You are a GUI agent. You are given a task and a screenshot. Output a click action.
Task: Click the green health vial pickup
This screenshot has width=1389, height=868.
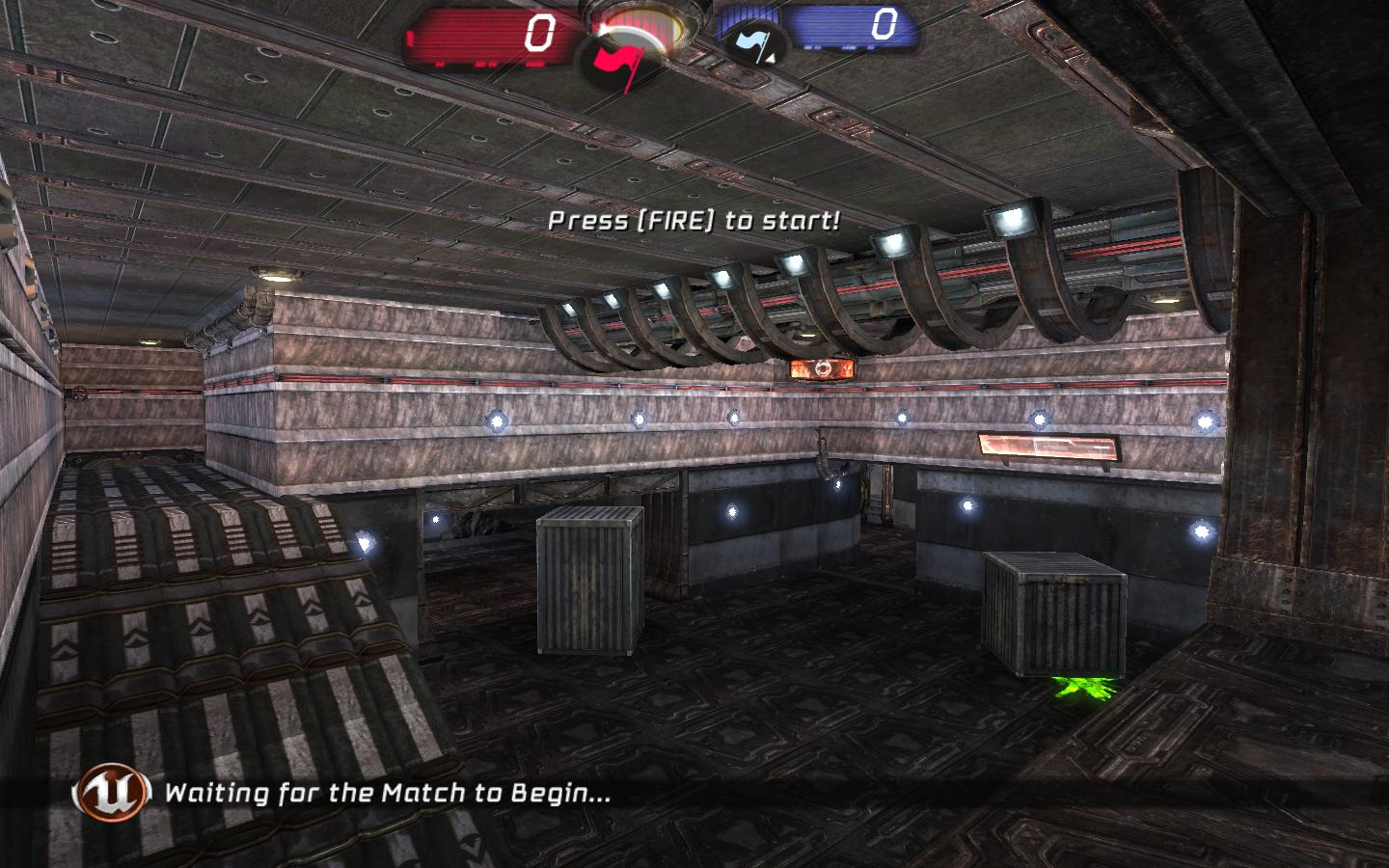click(x=1083, y=688)
